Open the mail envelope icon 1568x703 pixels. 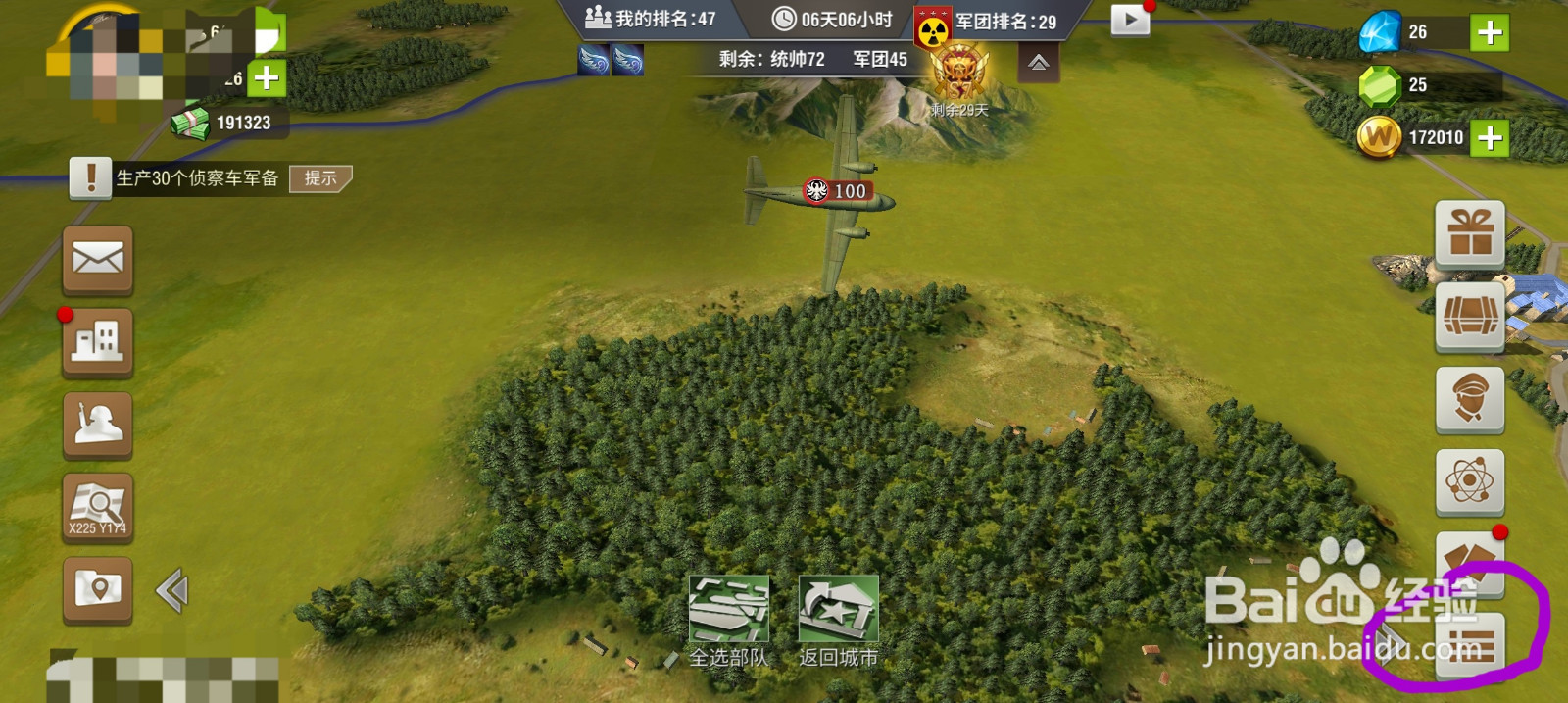click(98, 260)
